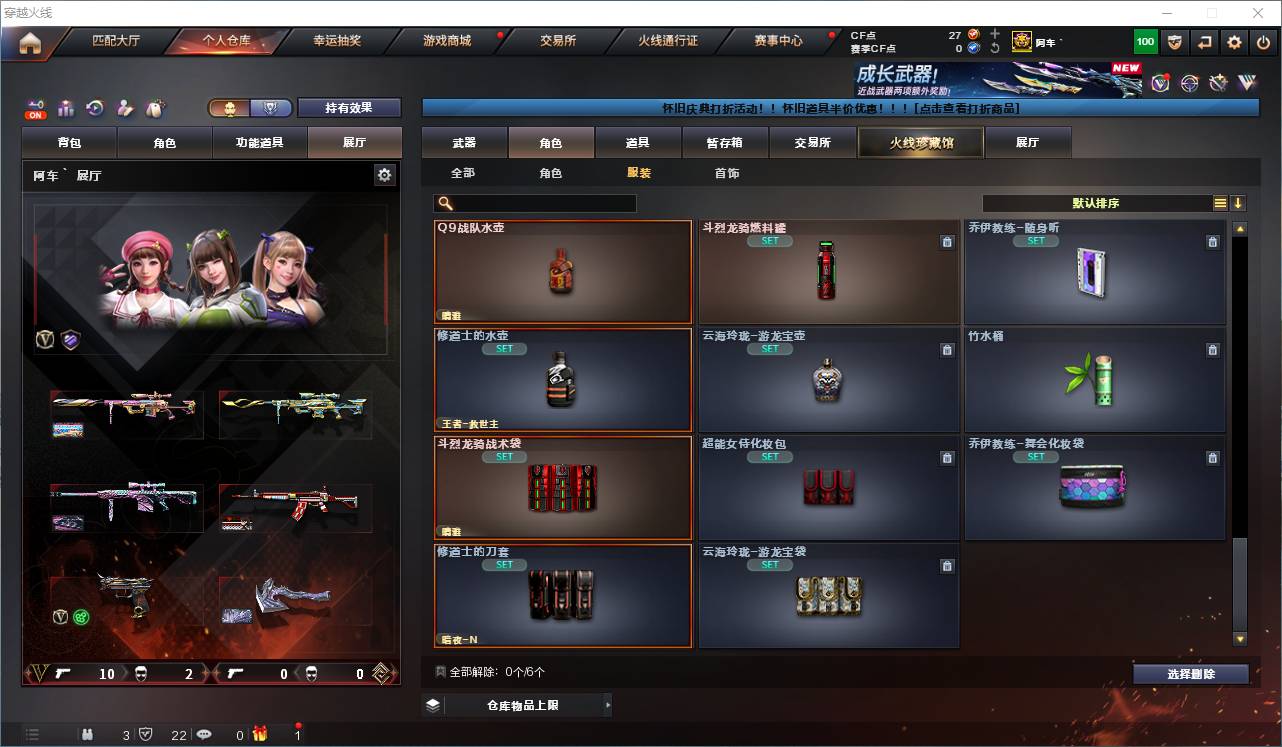Click the 选择删除 button
The height and width of the screenshot is (747, 1282).
[1190, 674]
